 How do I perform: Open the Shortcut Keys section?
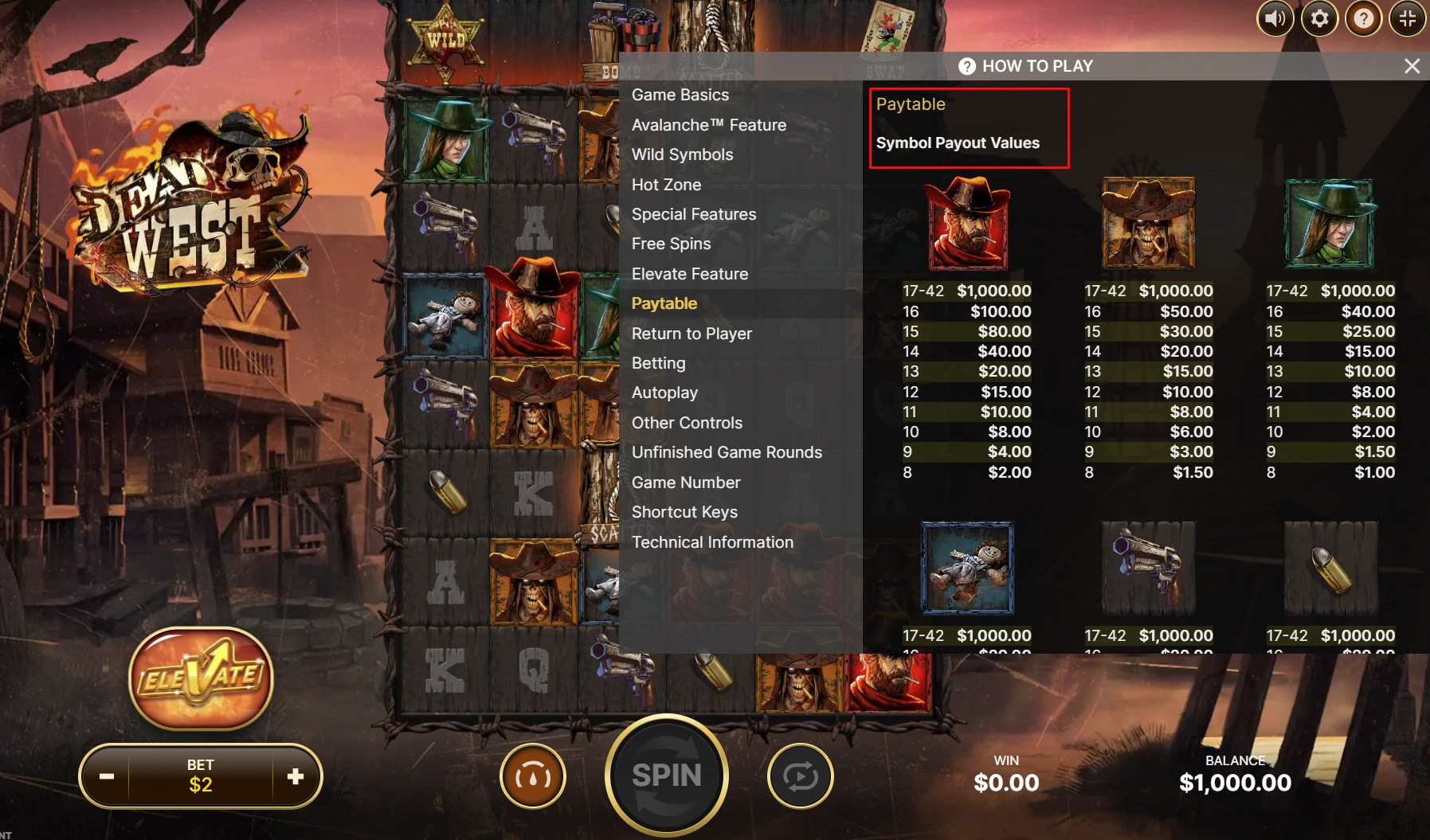click(x=684, y=512)
